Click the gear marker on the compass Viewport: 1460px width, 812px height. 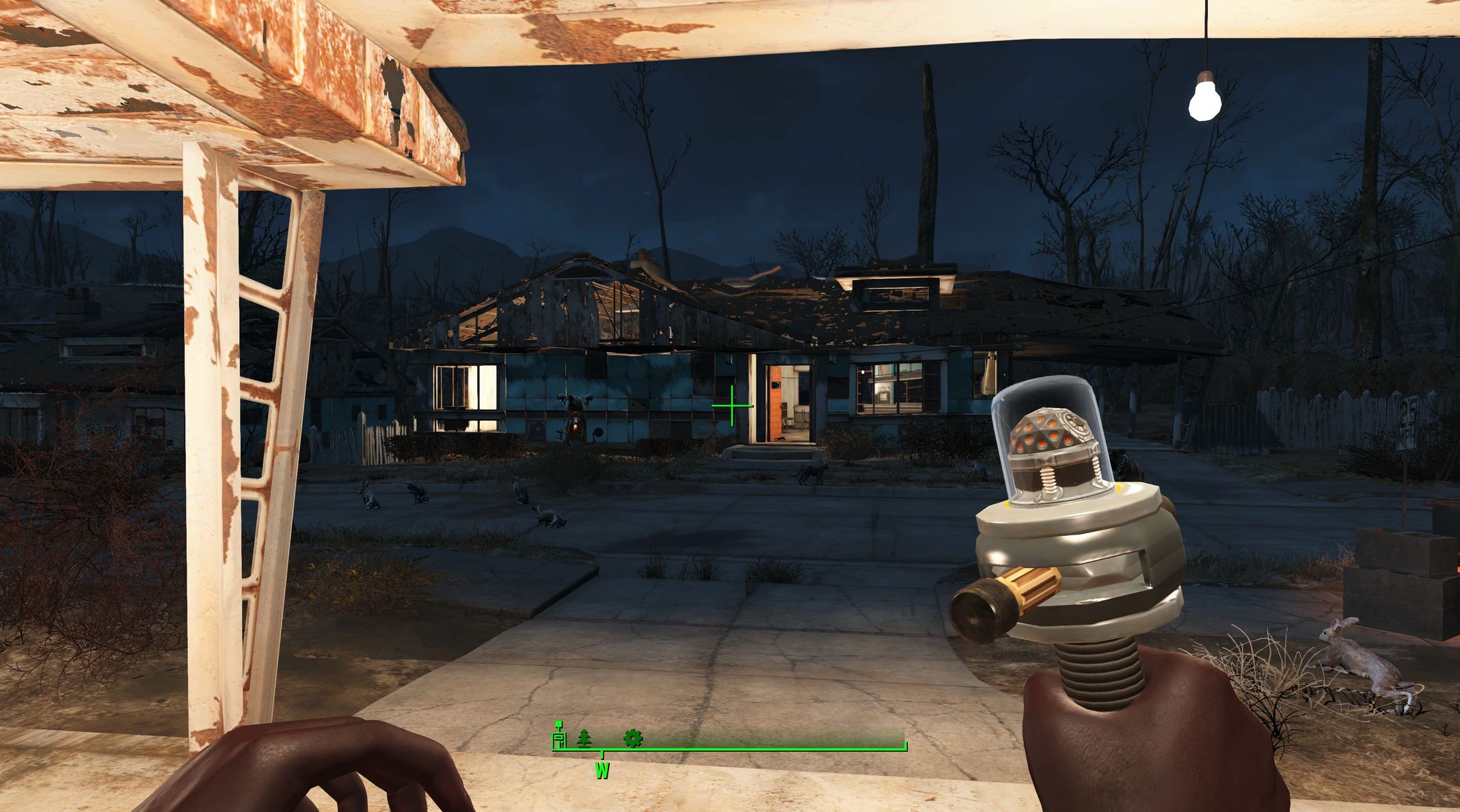coord(633,738)
